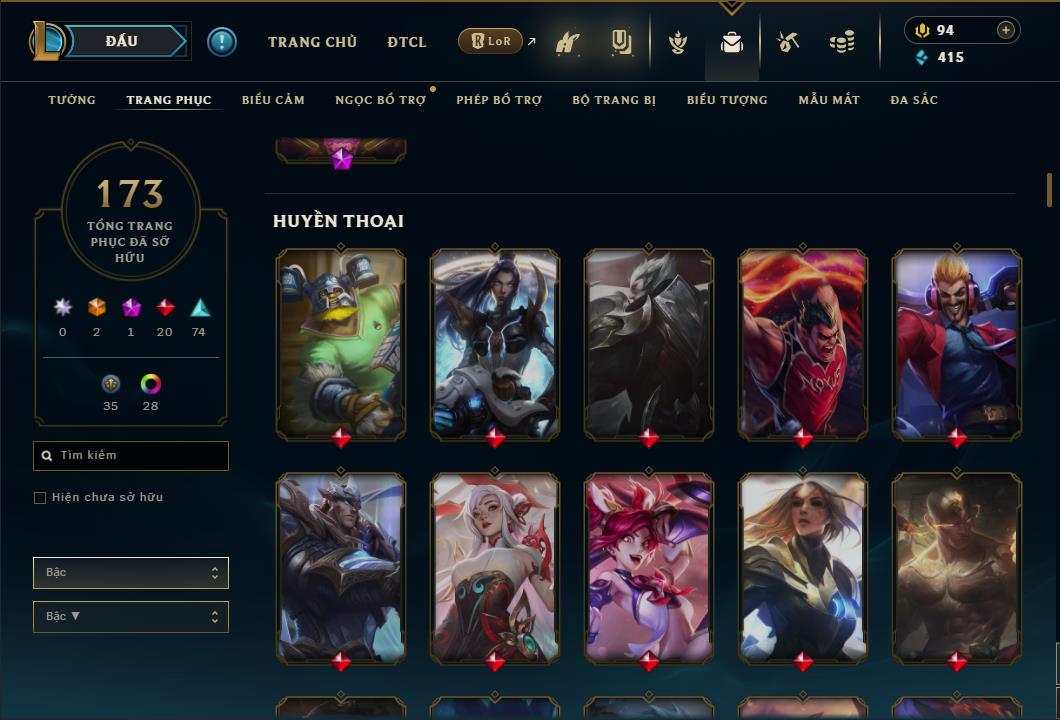
Task: Switch to the TƯỚNG tab
Action: point(72,100)
